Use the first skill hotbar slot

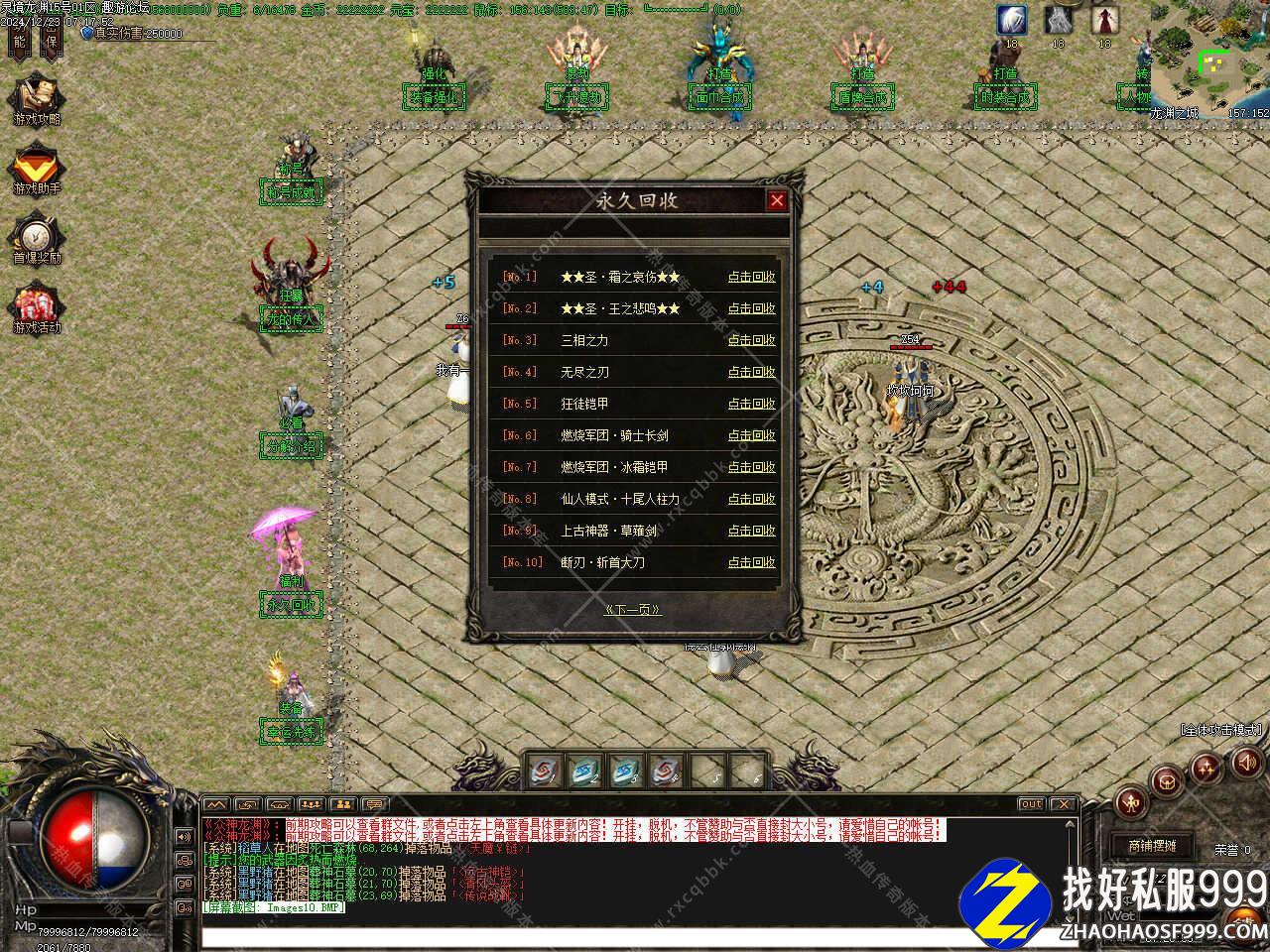[x=543, y=771]
